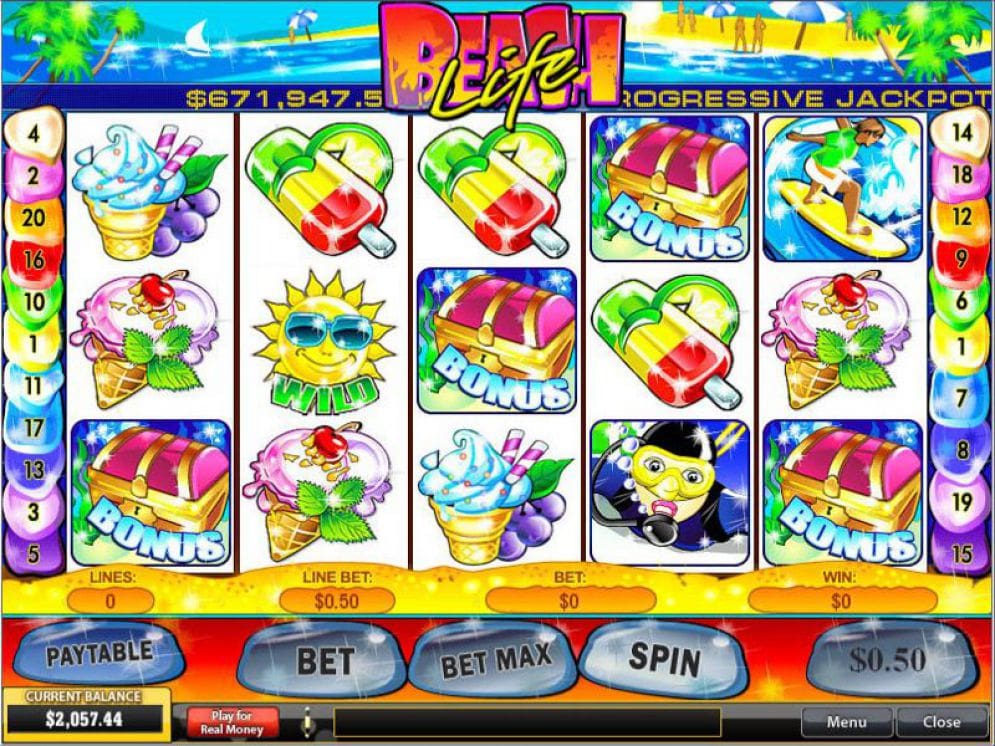Activate payline number 16
Image resolution: width=995 pixels, height=746 pixels.
[x=33, y=260]
